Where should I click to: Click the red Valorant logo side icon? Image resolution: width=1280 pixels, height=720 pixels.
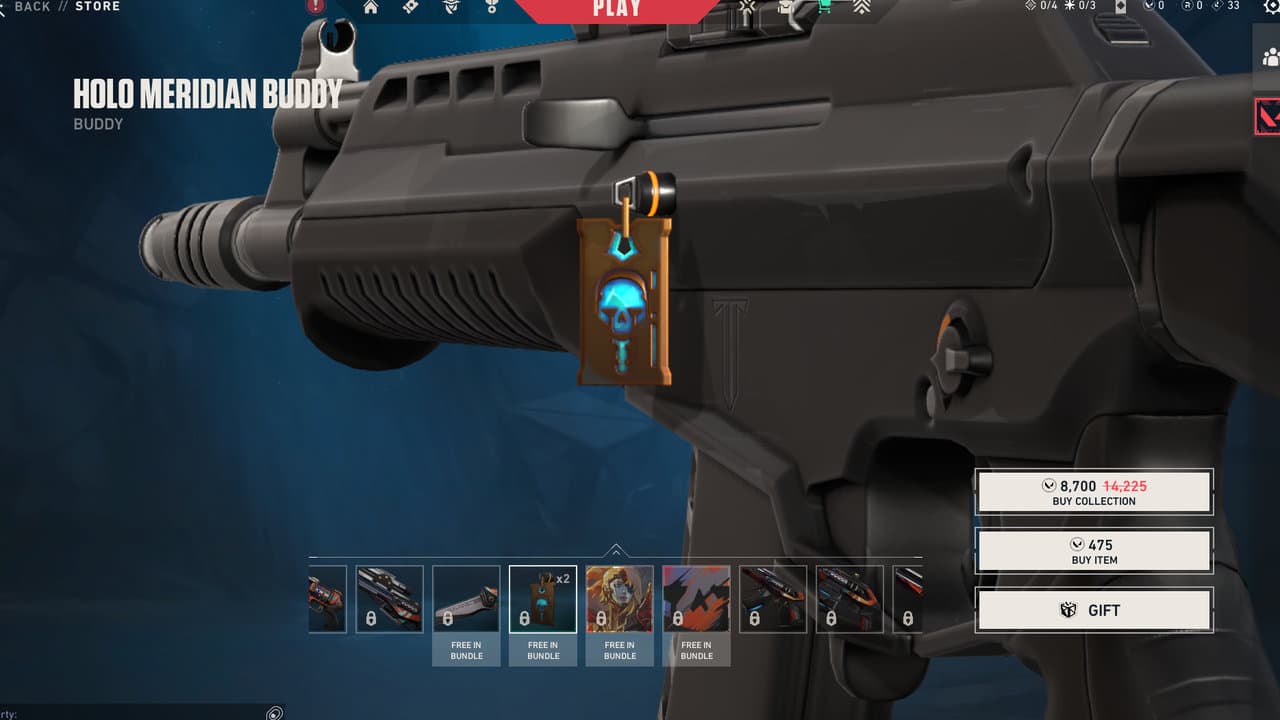tap(1268, 116)
